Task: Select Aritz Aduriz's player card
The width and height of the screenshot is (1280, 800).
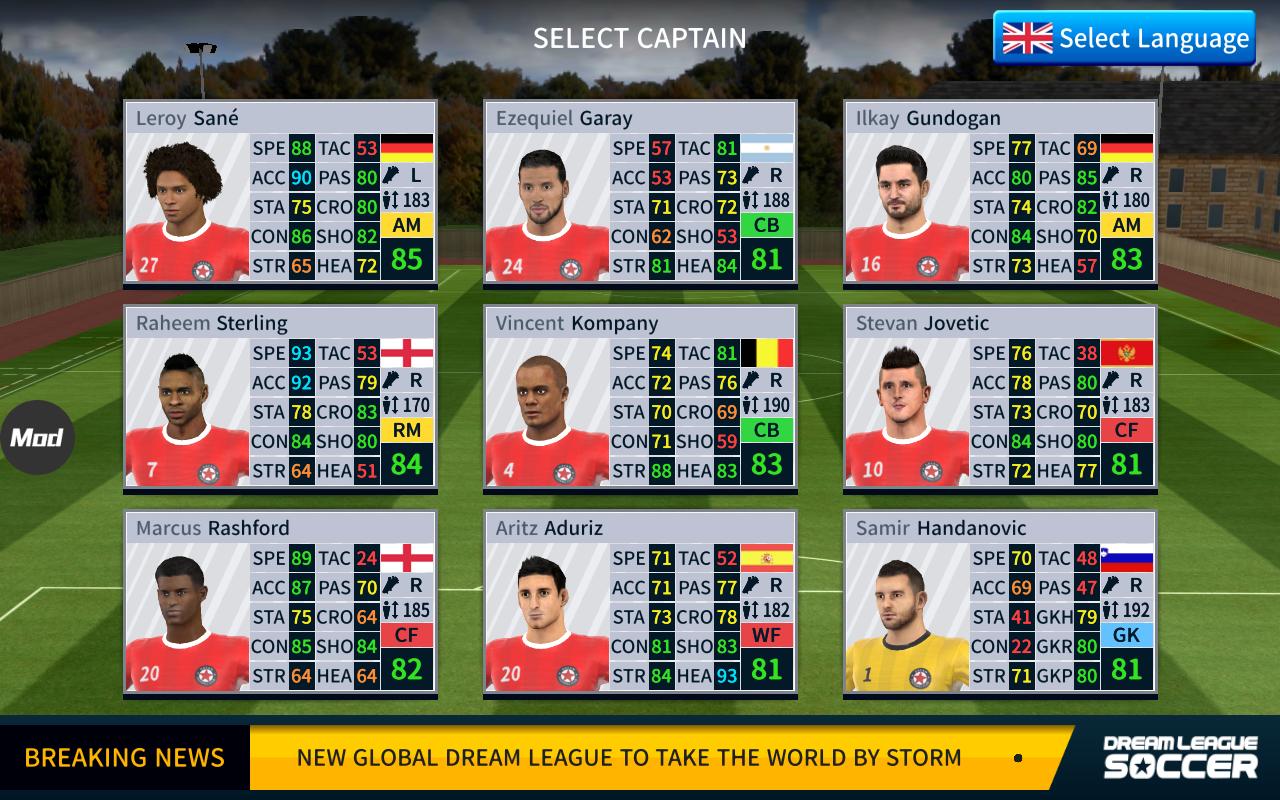Action: tap(640, 603)
